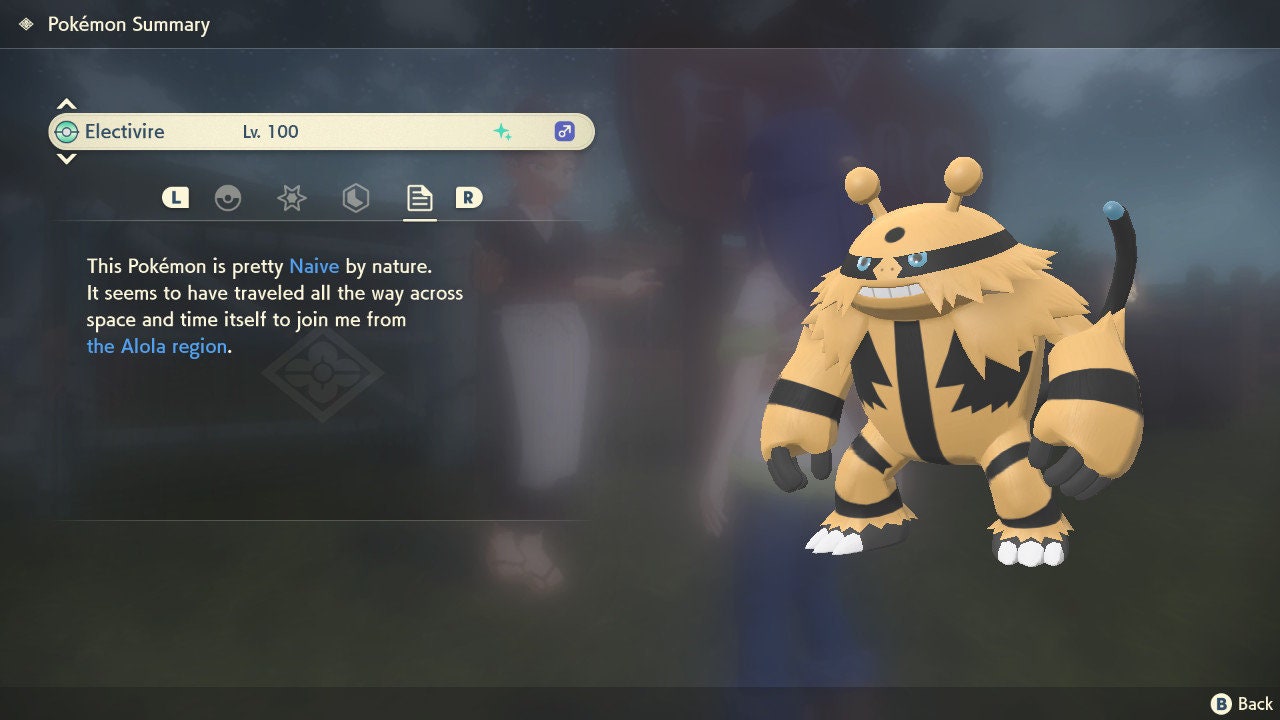The image size is (1280, 720).
Task: Go to previous Pokémon with up arrow
Action: [66, 104]
